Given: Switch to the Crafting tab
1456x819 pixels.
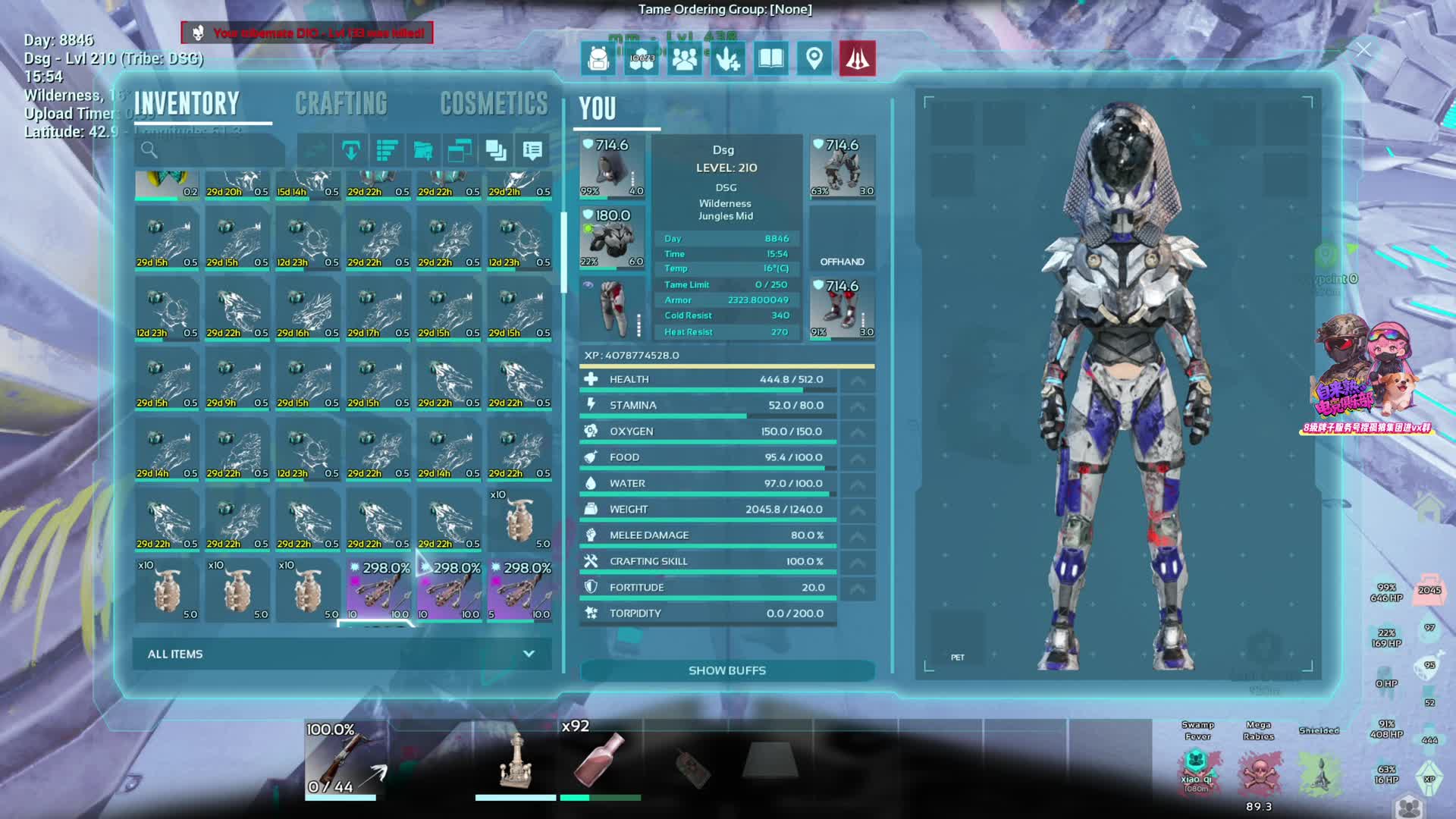Looking at the screenshot, I should 340,104.
